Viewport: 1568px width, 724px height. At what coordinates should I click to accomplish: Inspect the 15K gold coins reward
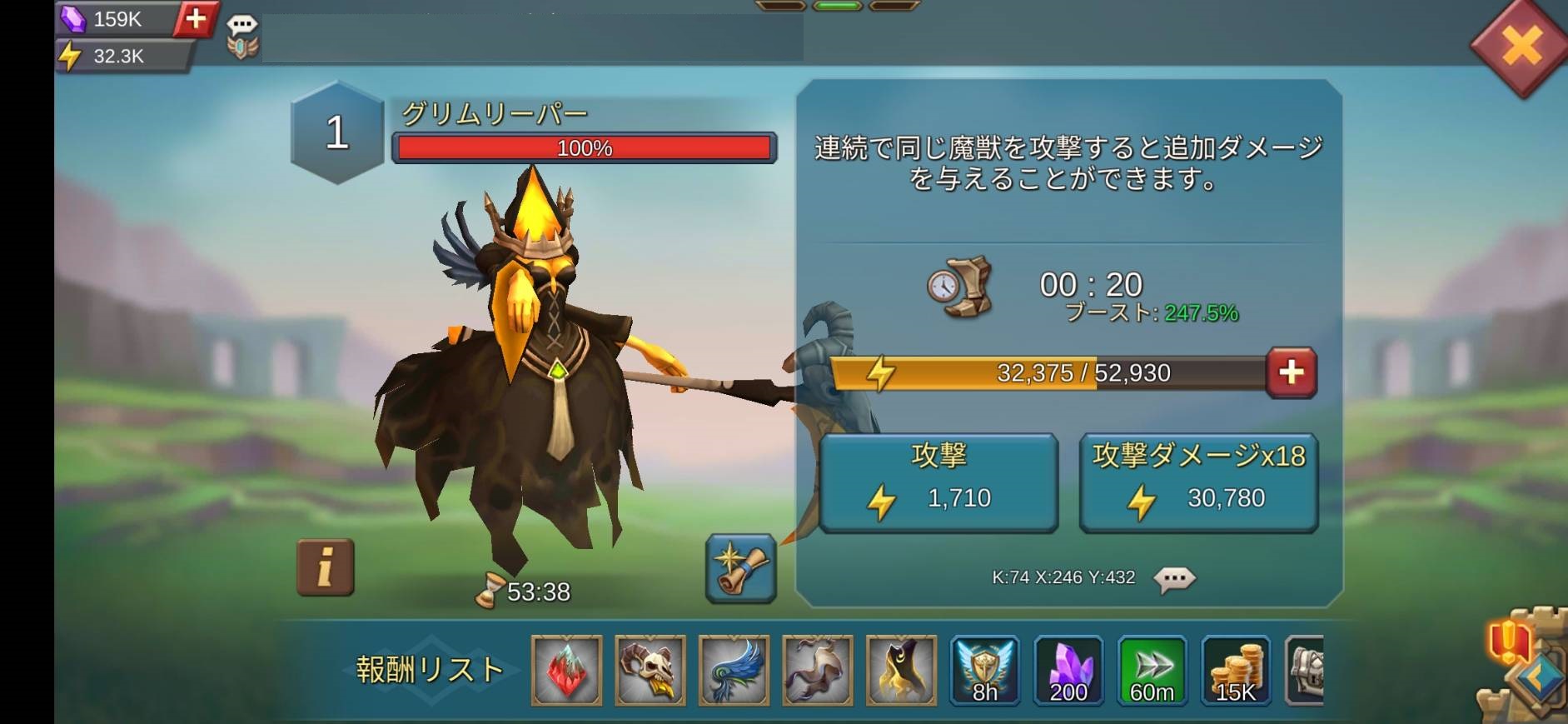[x=1236, y=671]
